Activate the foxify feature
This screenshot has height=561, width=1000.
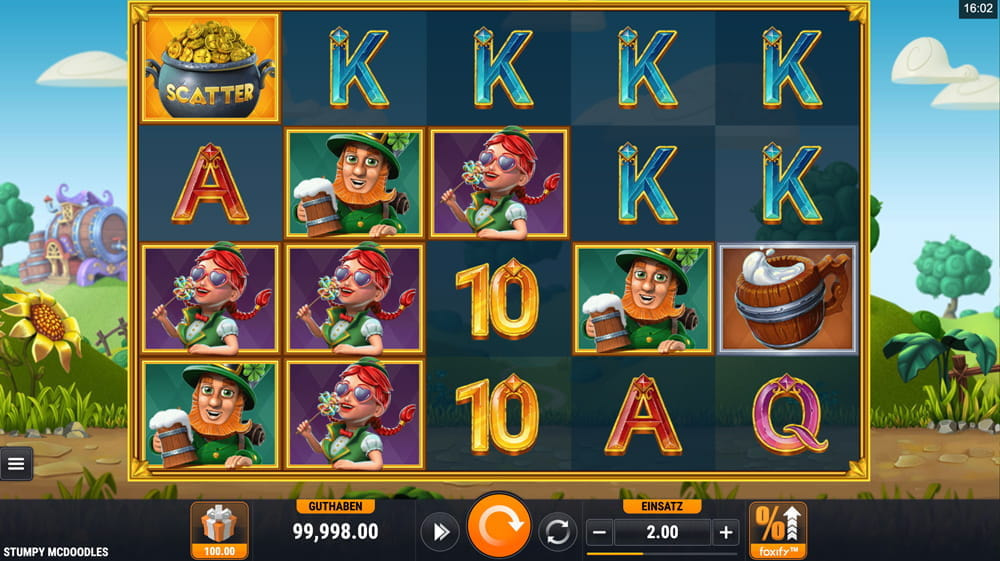point(777,530)
